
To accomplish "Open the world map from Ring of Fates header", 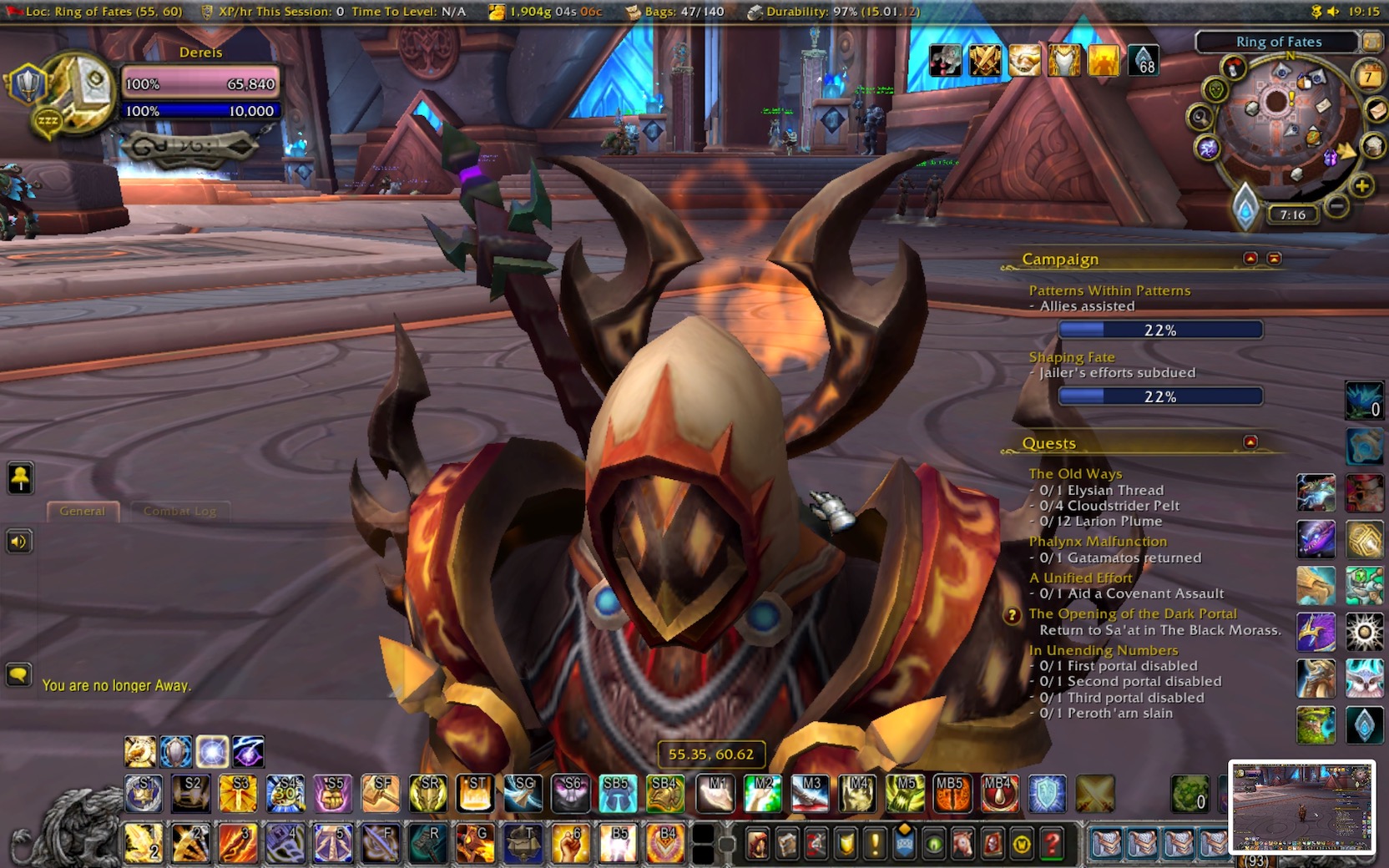I will click(1277, 42).
